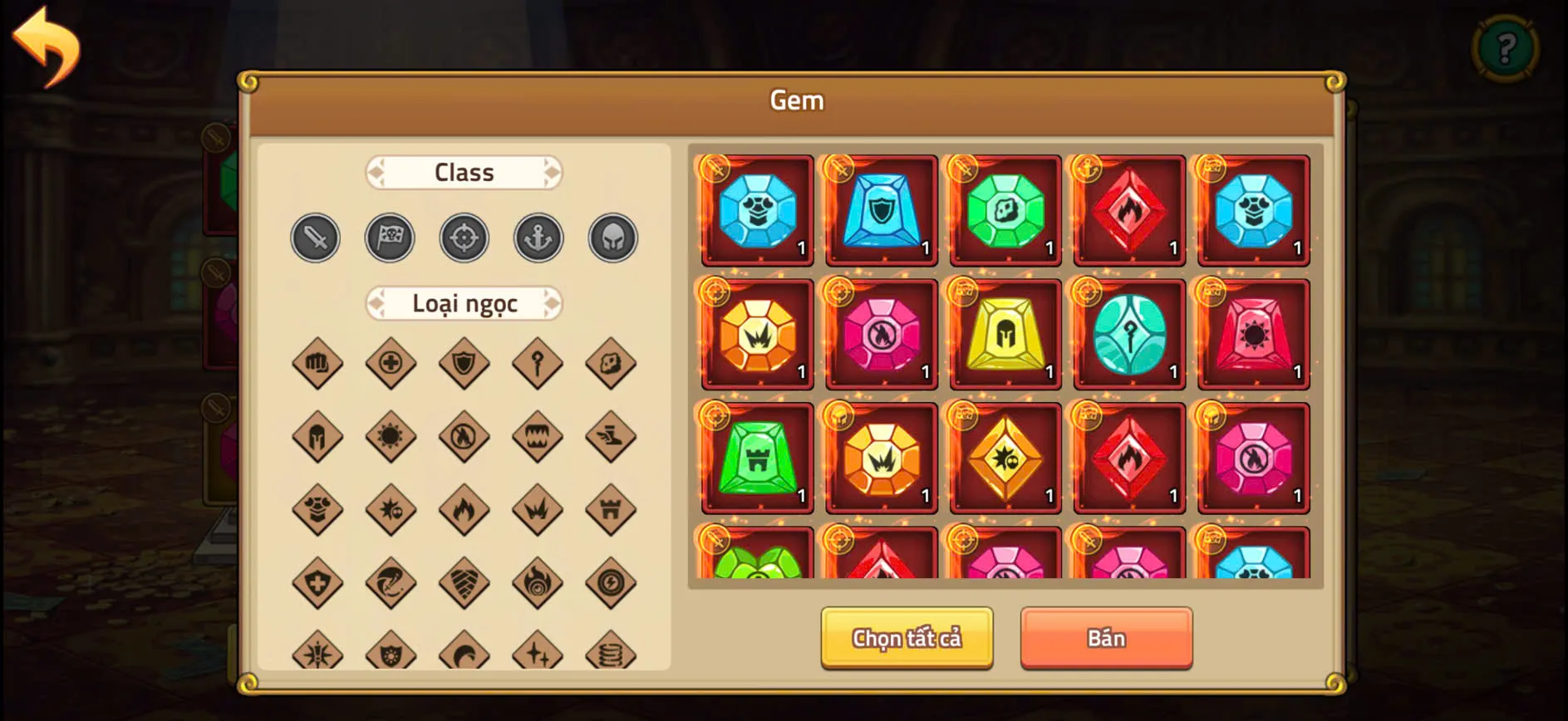Click the right arrow beside Class label
Screen dimensions: 1568x721
pos(551,172)
